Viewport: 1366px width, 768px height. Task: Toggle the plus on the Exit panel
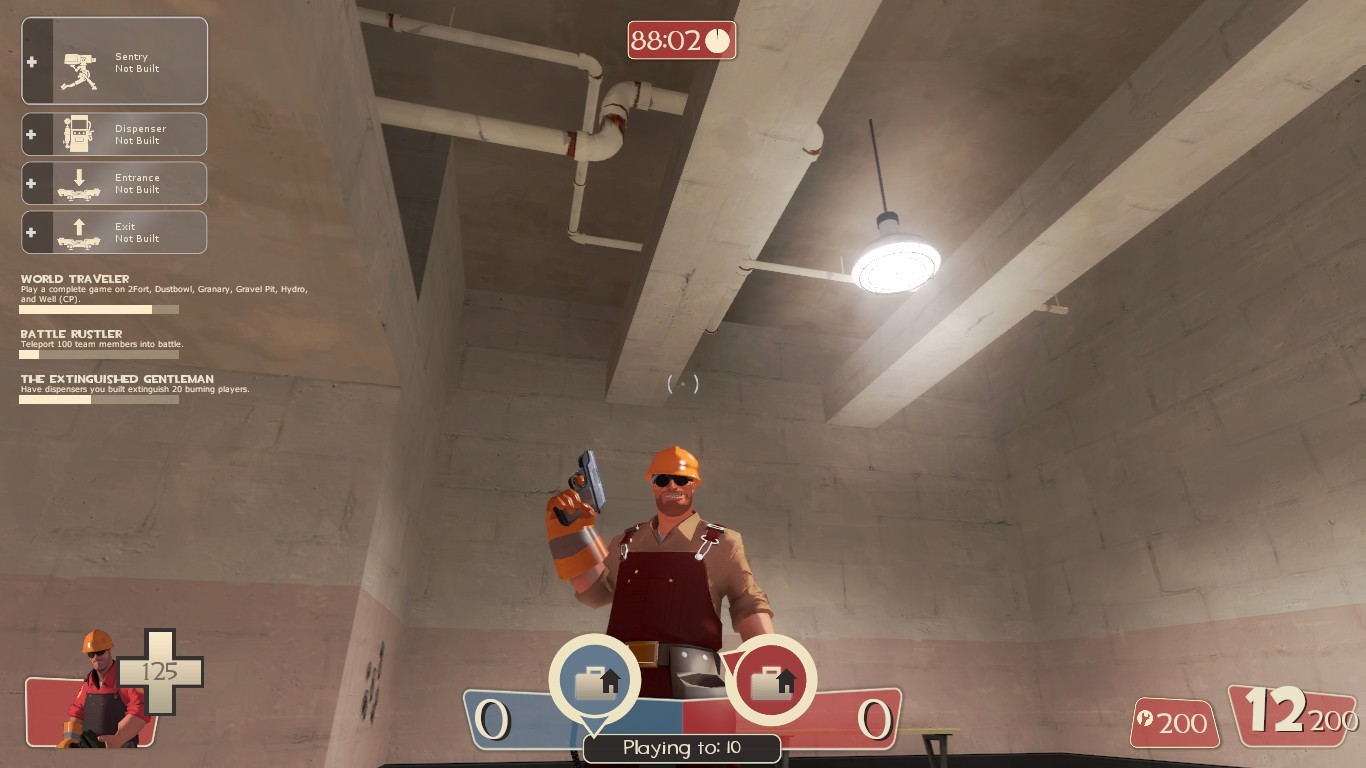pyautogui.click(x=33, y=232)
